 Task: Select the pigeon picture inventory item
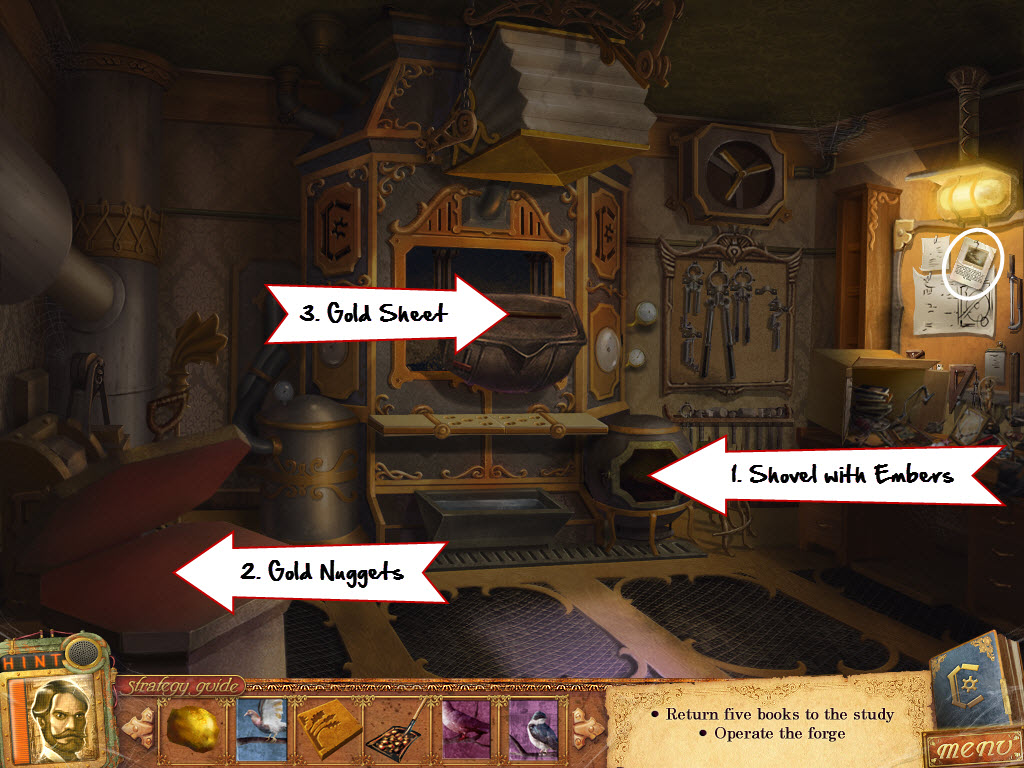(x=261, y=727)
